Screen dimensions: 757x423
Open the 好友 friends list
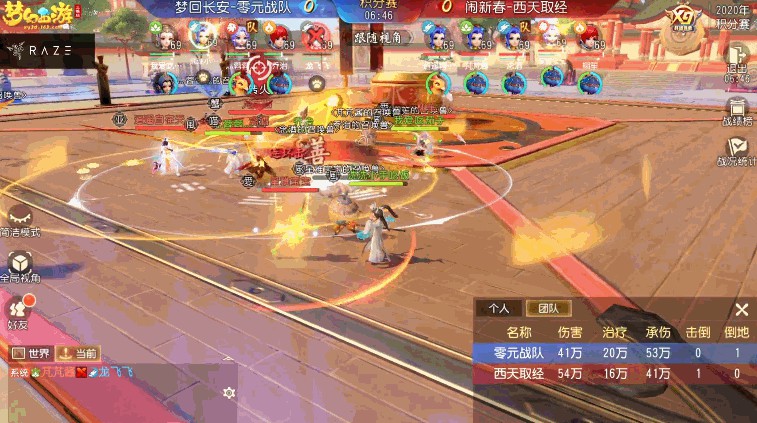pyautogui.click(x=19, y=311)
